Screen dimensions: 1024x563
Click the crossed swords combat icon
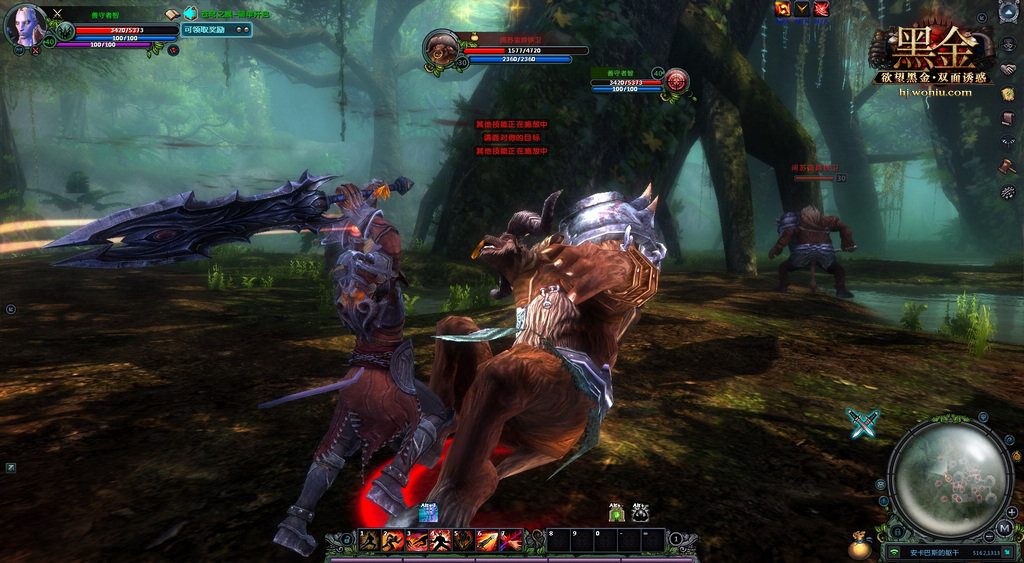[x=862, y=423]
